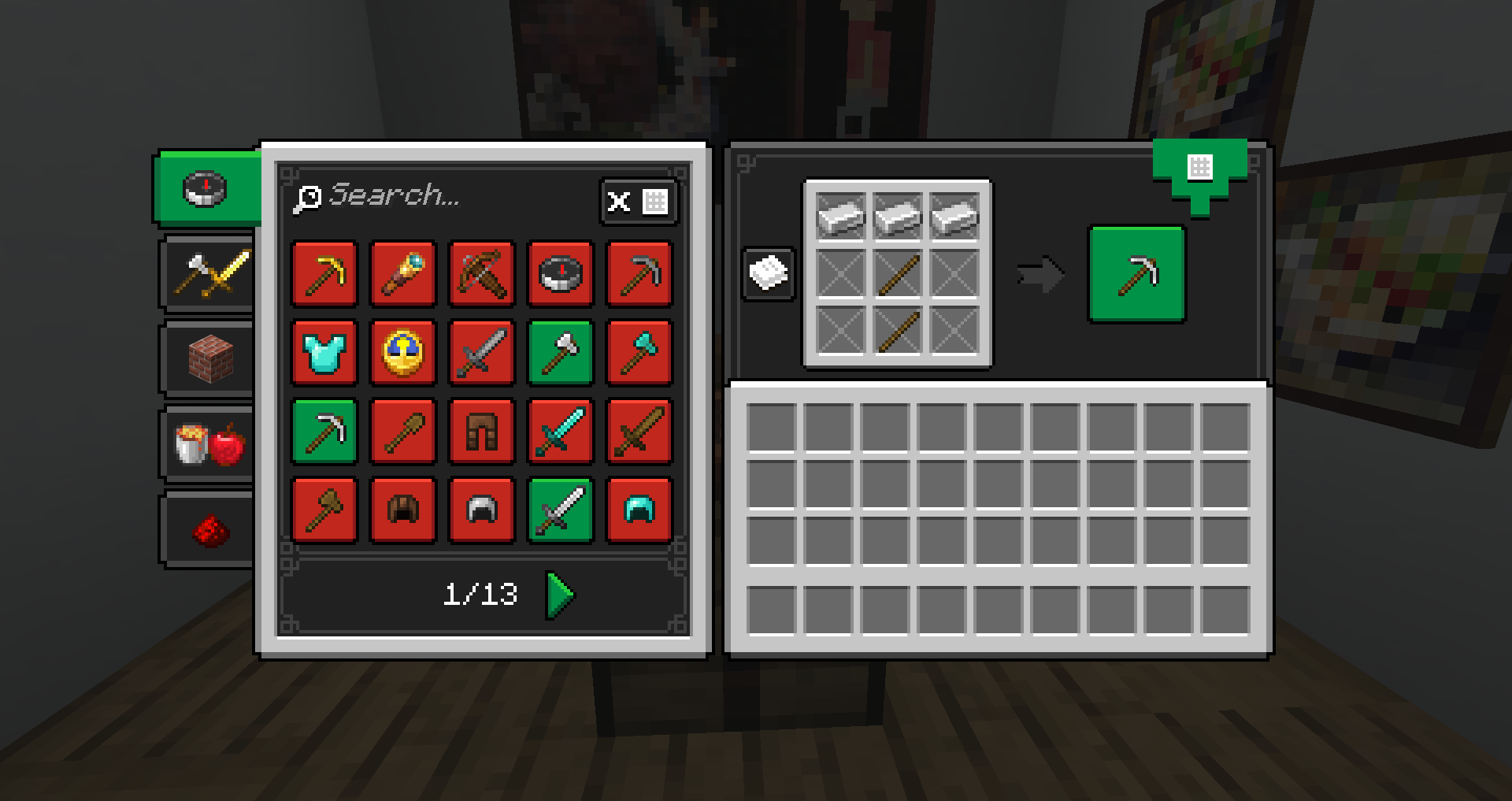
Task: Click the leather helmet recipe icon
Action: point(402,510)
